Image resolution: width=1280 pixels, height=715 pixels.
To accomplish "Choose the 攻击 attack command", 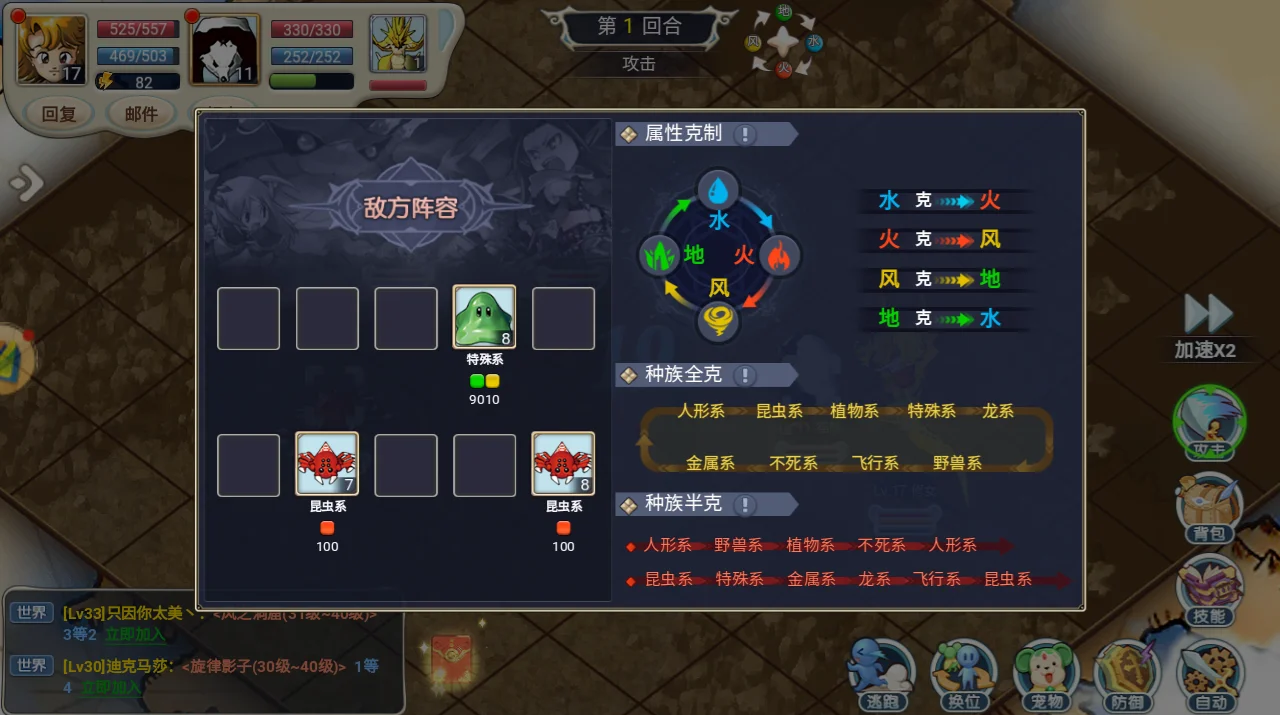I will (1209, 422).
